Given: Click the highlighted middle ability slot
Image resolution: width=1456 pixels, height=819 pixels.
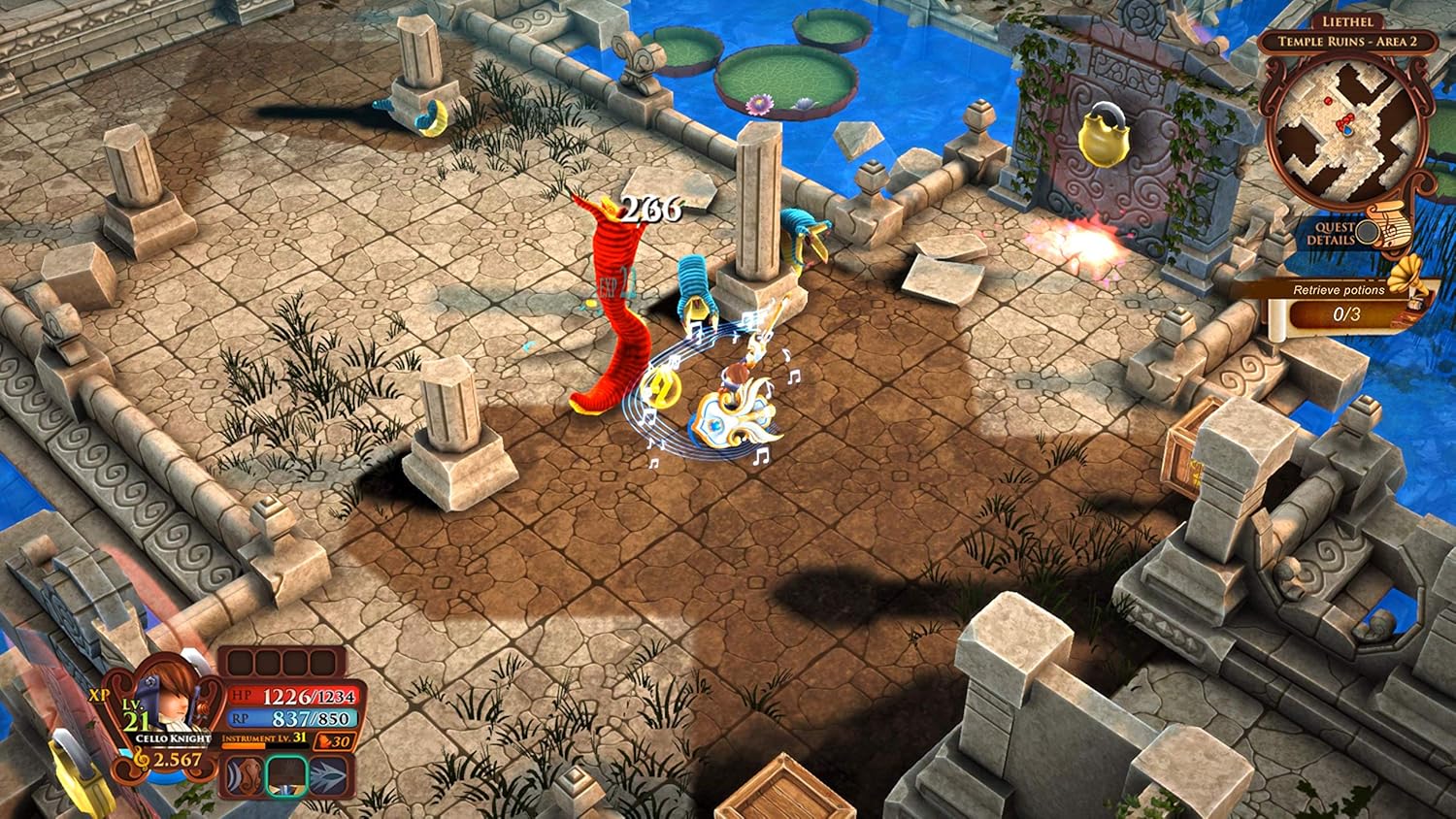Looking at the screenshot, I should click(286, 777).
